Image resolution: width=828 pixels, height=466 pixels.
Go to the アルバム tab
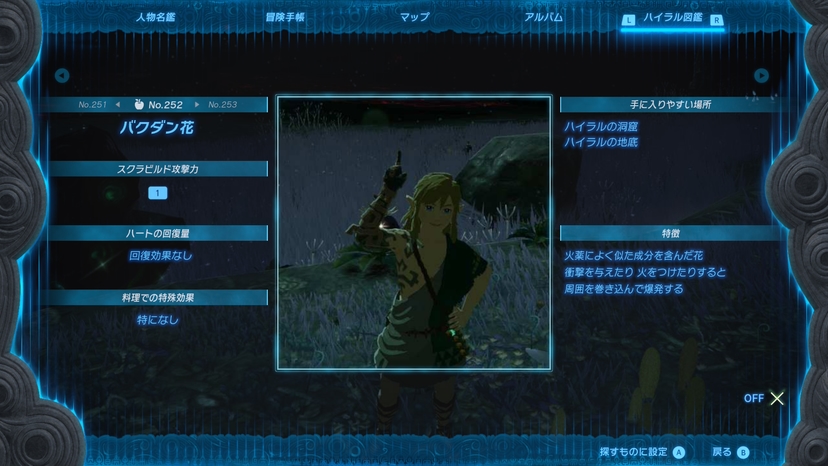543,17
